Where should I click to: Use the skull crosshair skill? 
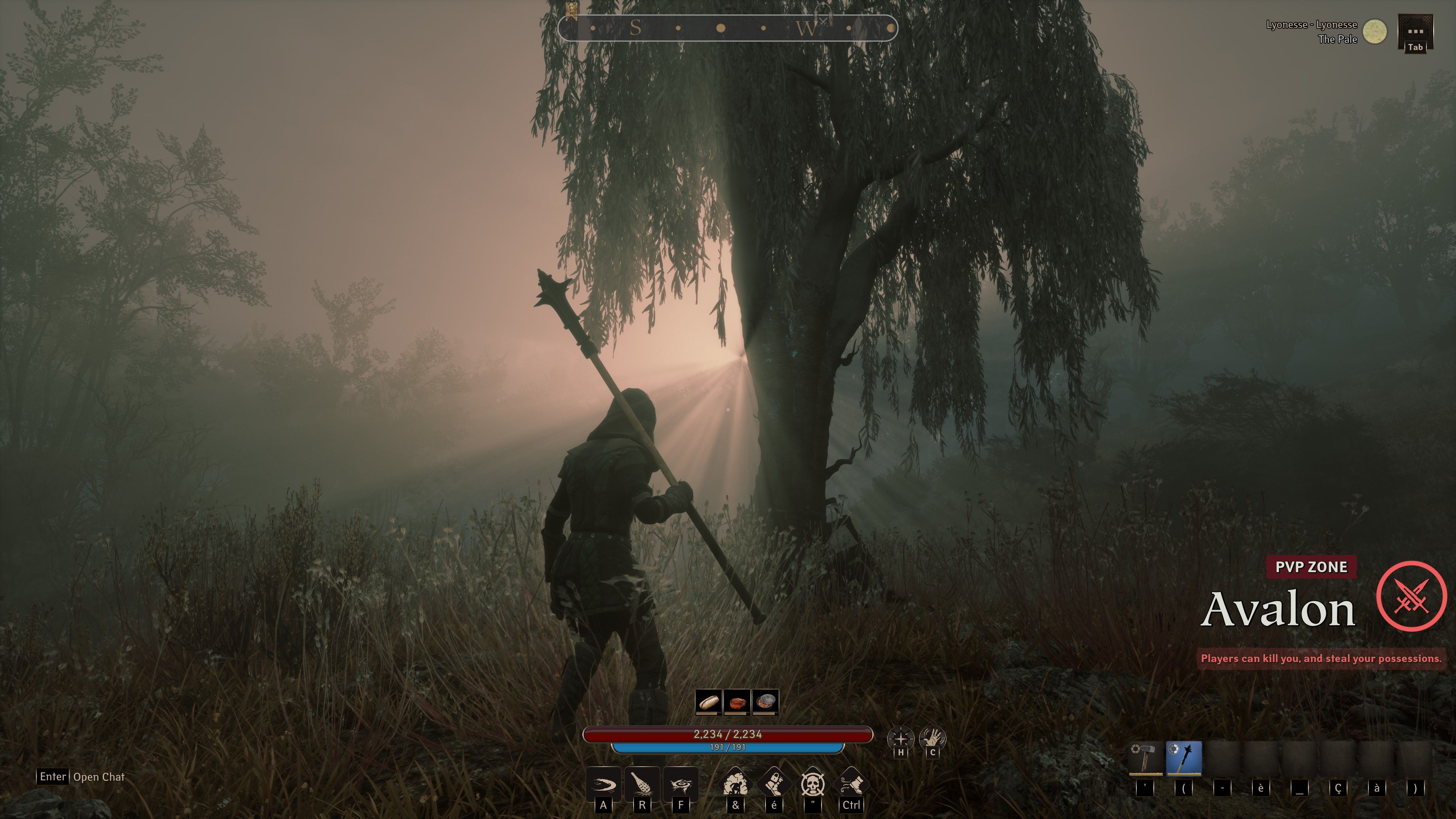[x=813, y=783]
